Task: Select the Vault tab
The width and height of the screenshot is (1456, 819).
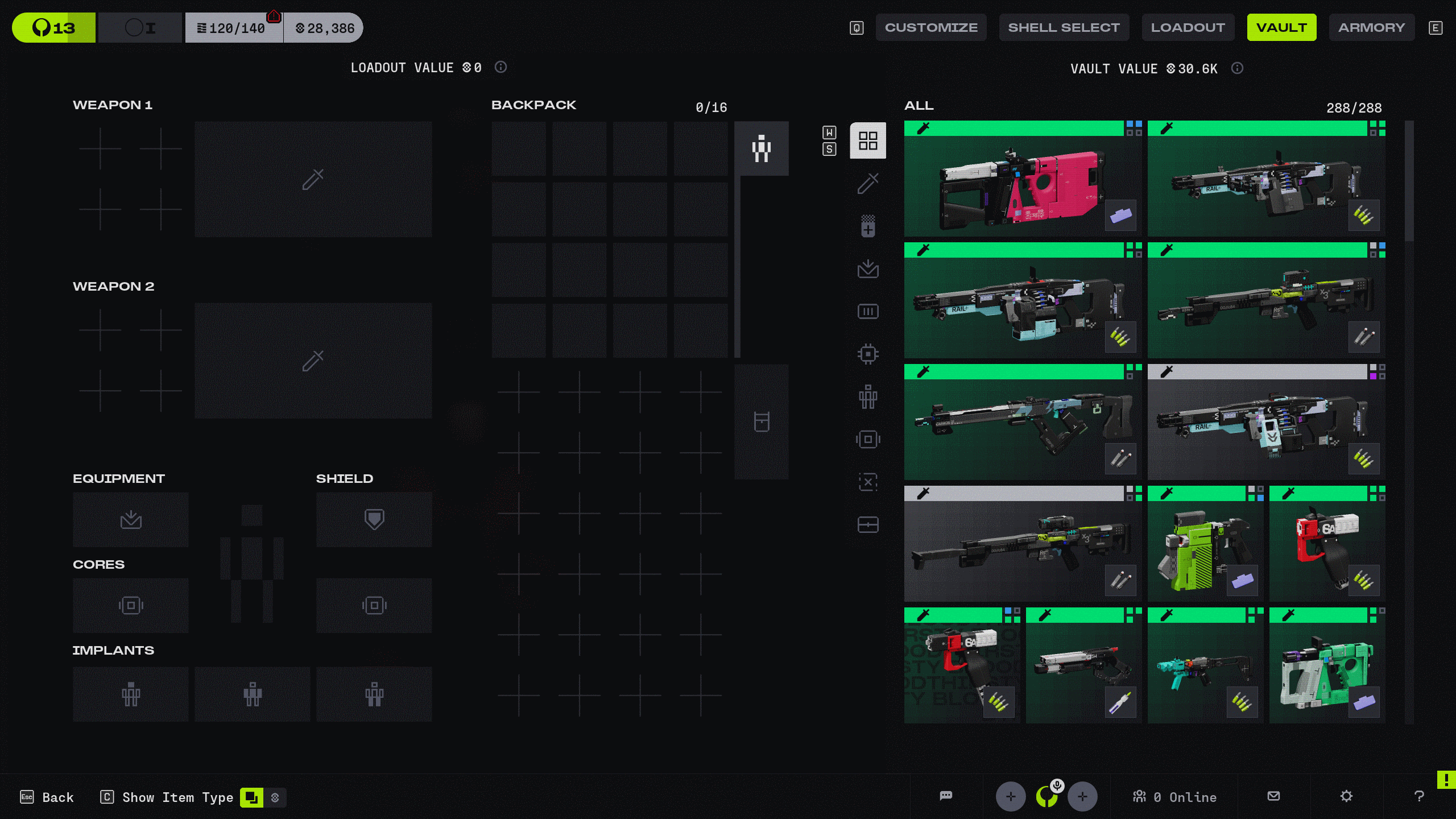Action: pos(1281,27)
